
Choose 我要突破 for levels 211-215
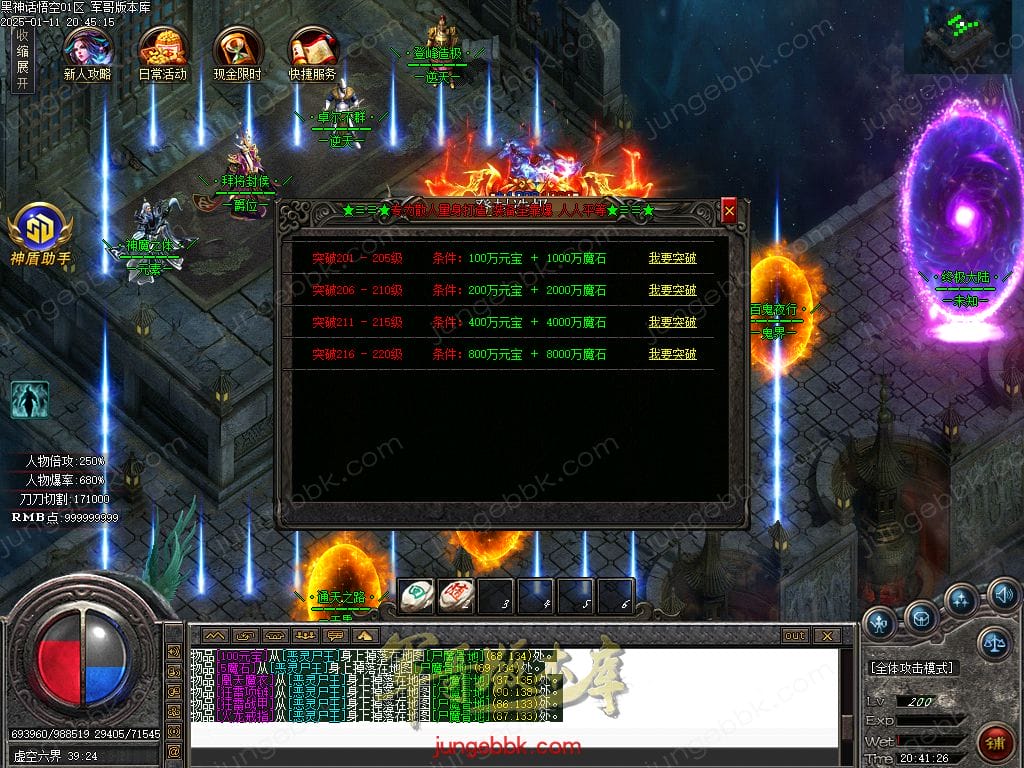click(672, 322)
